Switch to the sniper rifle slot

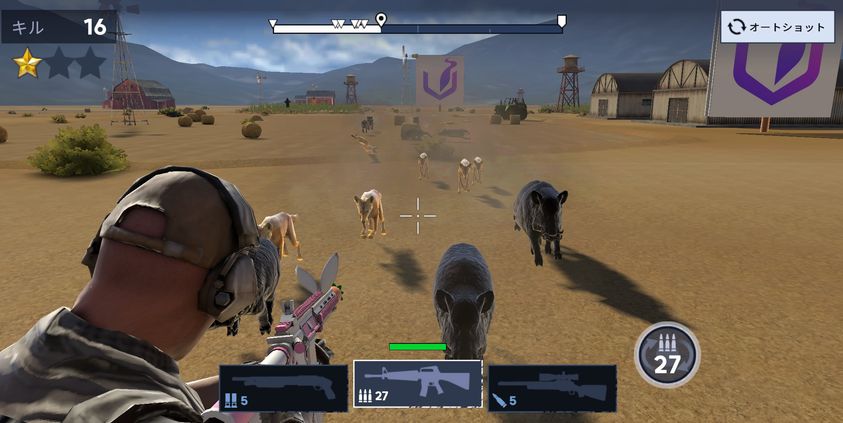click(x=552, y=387)
